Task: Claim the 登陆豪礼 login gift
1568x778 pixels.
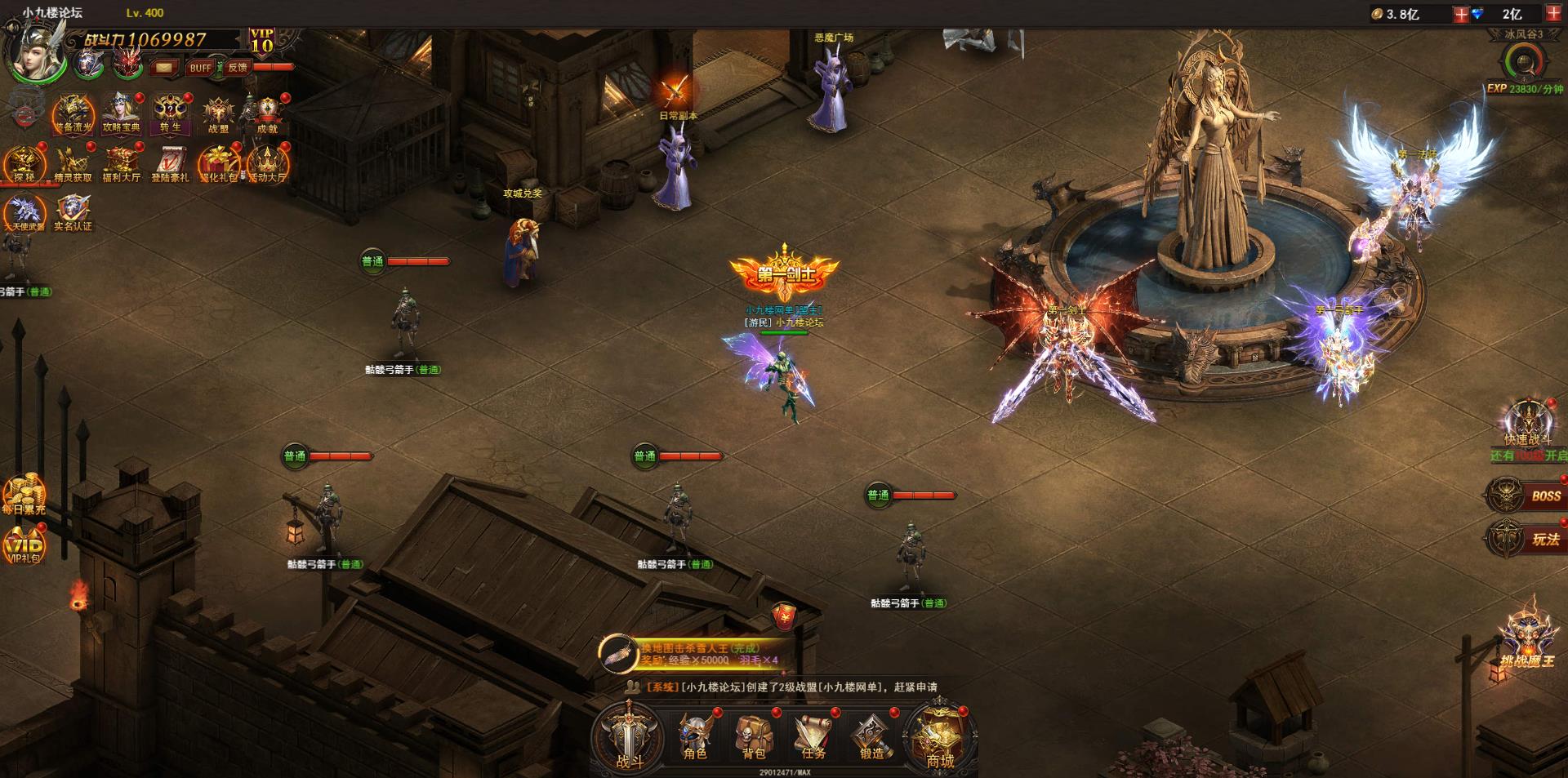Action: pos(169,163)
